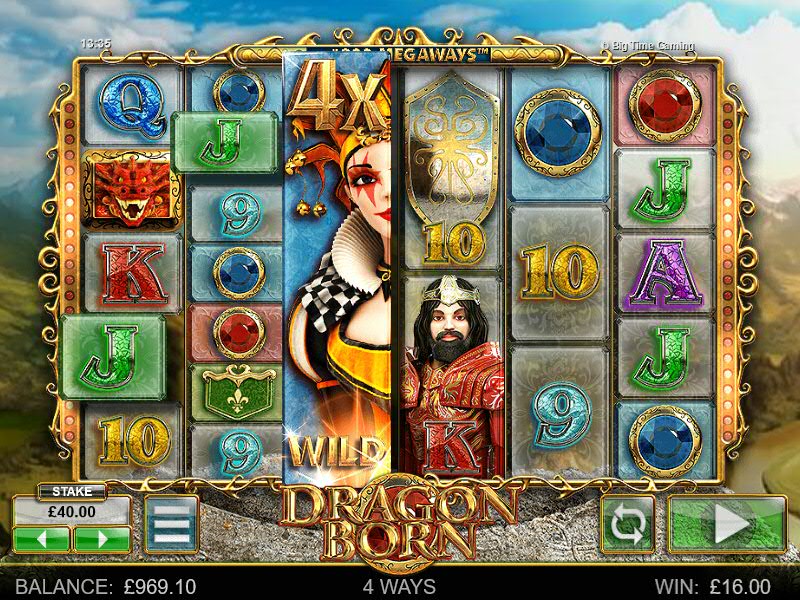Decrease the stake with the left arrow
800x600 pixels.
tap(41, 539)
